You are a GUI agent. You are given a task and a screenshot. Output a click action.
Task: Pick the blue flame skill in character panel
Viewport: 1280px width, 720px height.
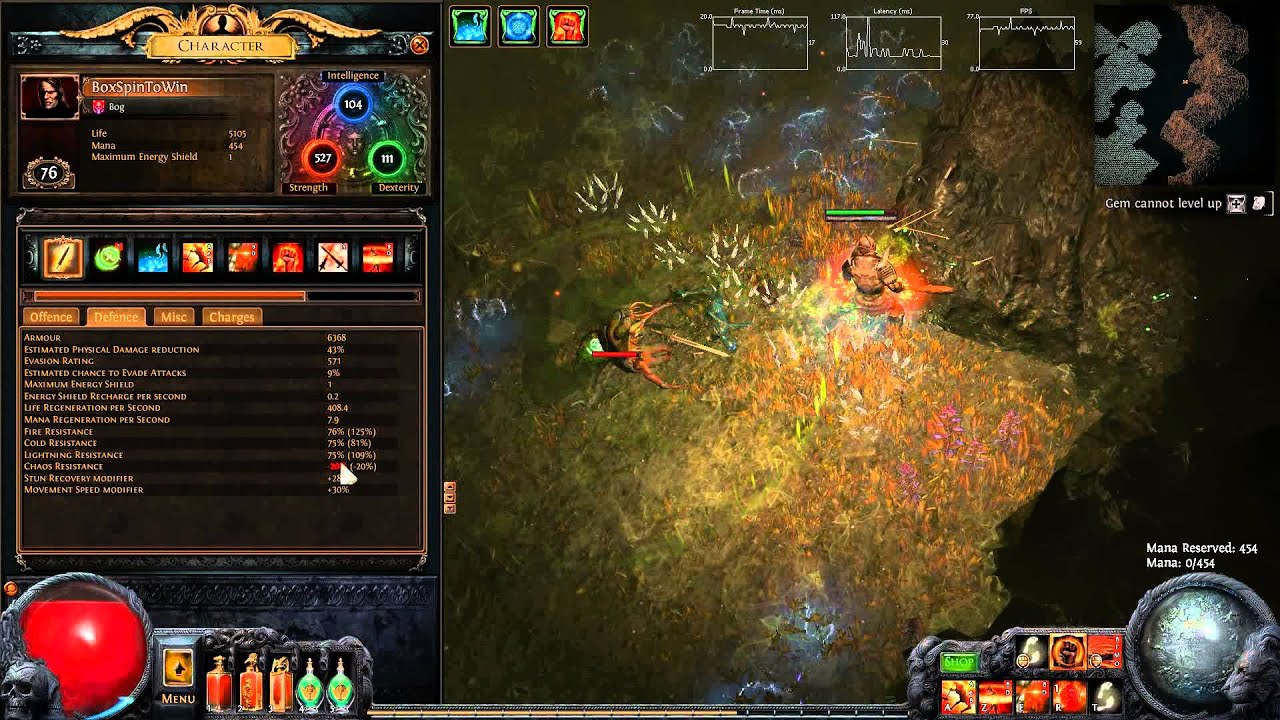(152, 258)
